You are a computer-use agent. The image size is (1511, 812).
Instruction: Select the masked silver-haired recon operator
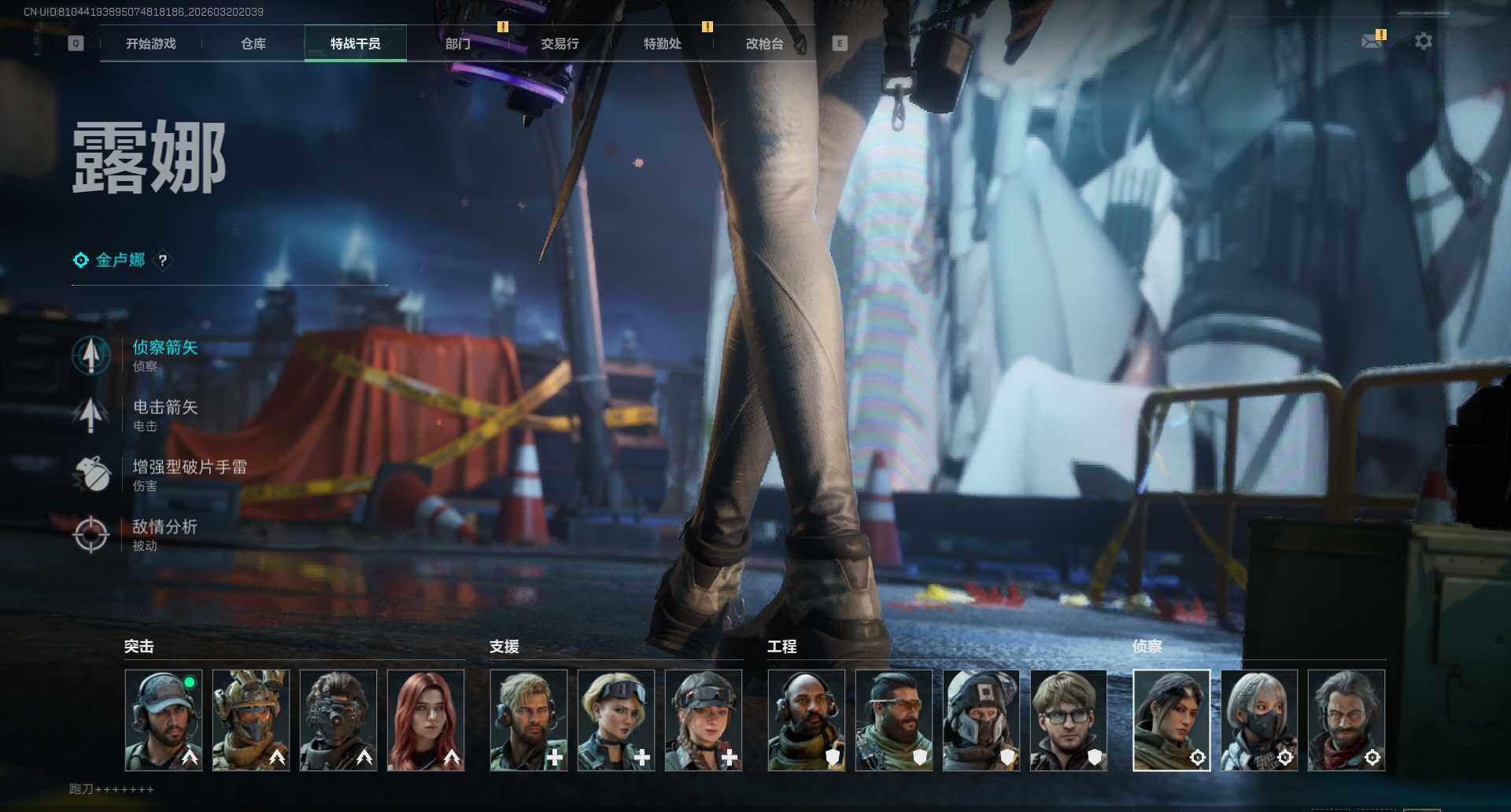click(1259, 720)
